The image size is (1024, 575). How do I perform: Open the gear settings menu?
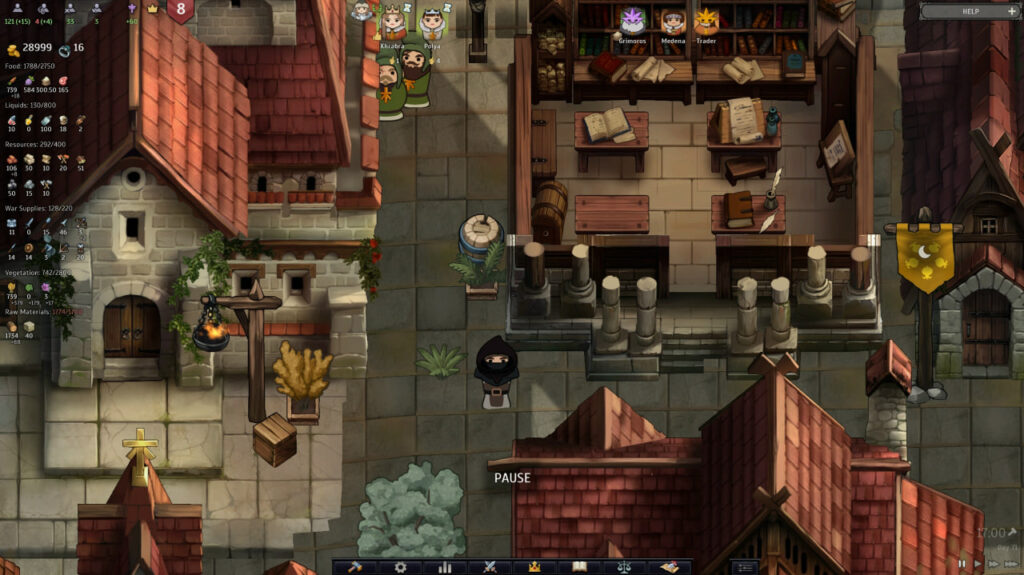(400, 567)
